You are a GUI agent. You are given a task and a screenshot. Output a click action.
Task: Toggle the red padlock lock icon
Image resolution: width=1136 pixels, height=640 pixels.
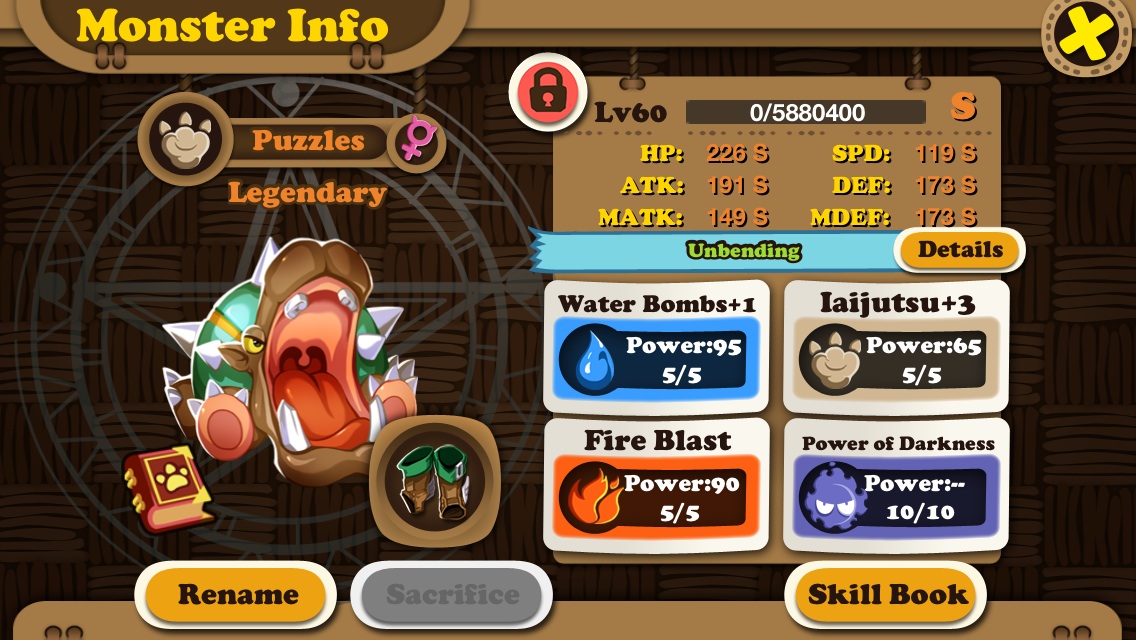tap(547, 92)
